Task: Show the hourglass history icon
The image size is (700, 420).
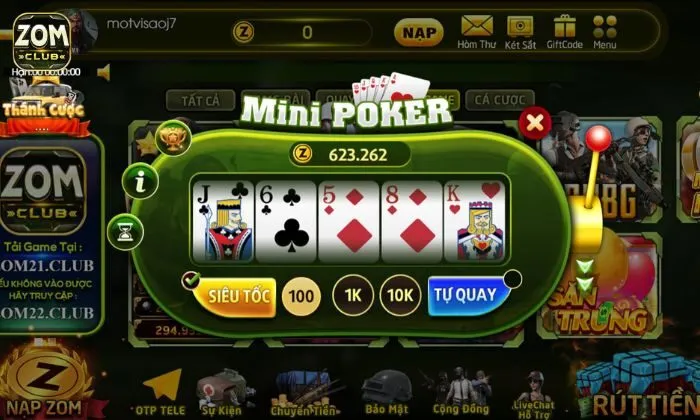Action: [x=125, y=231]
